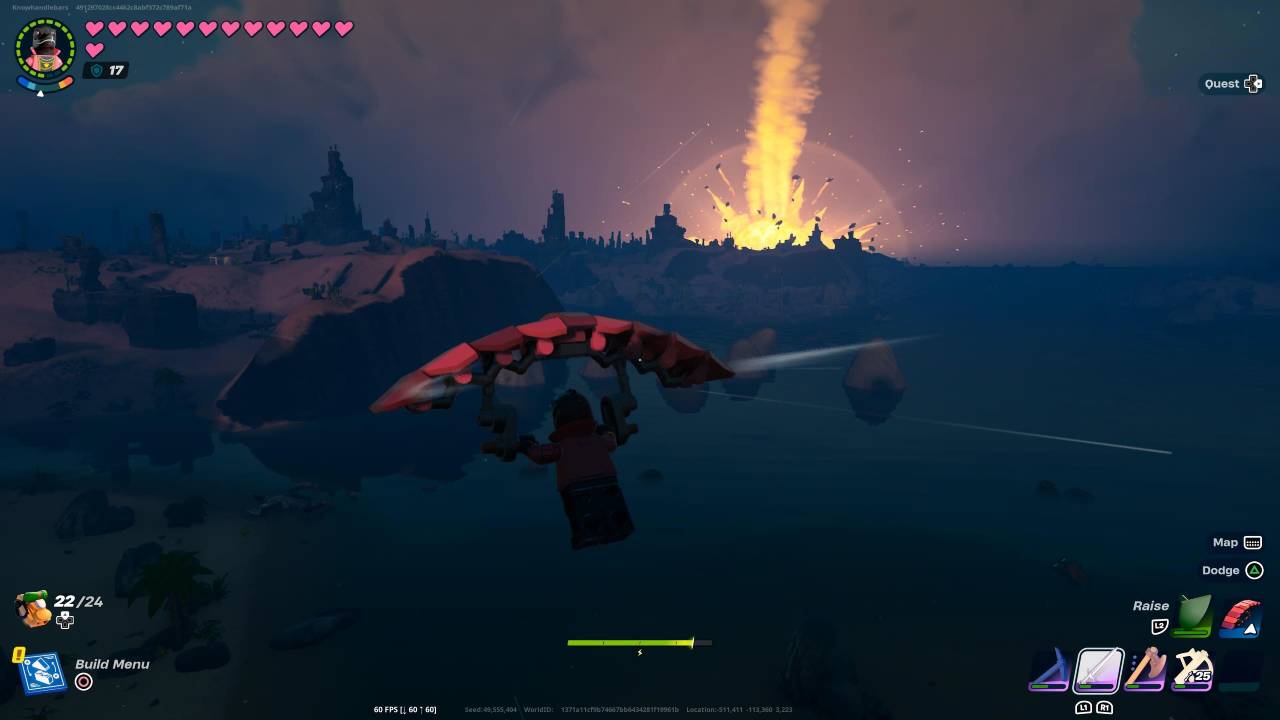Select the pickaxe hotbar slot
The width and height of the screenshot is (1280, 720).
tap(1050, 670)
